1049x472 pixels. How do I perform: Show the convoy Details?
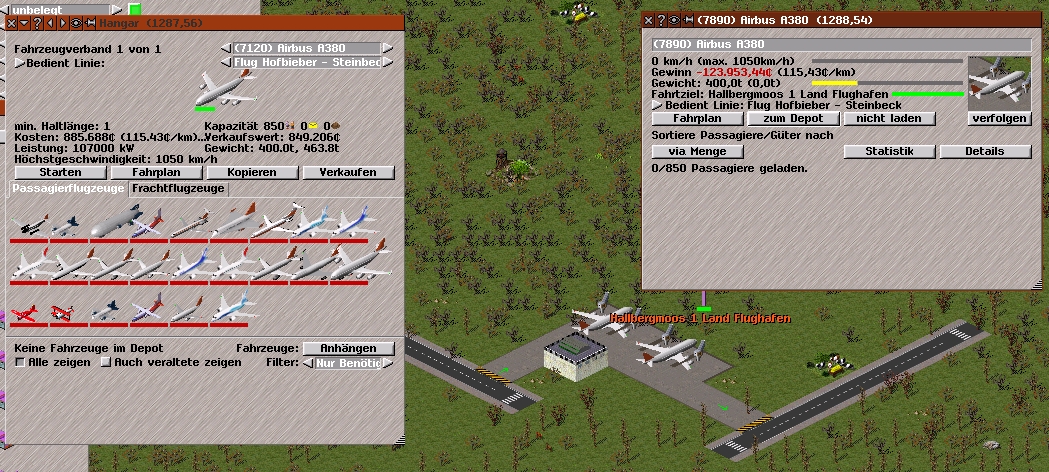[x=985, y=151]
